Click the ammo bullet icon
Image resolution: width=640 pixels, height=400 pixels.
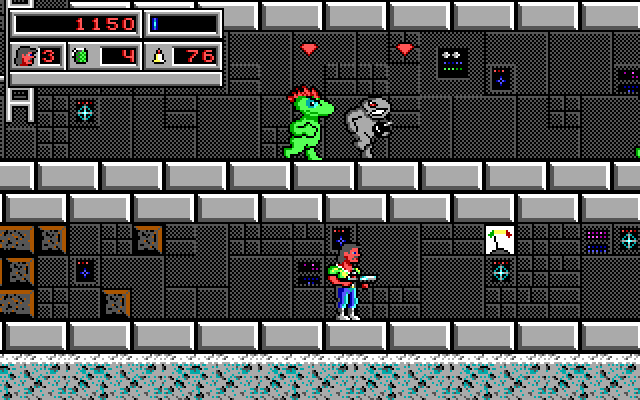click(158, 56)
